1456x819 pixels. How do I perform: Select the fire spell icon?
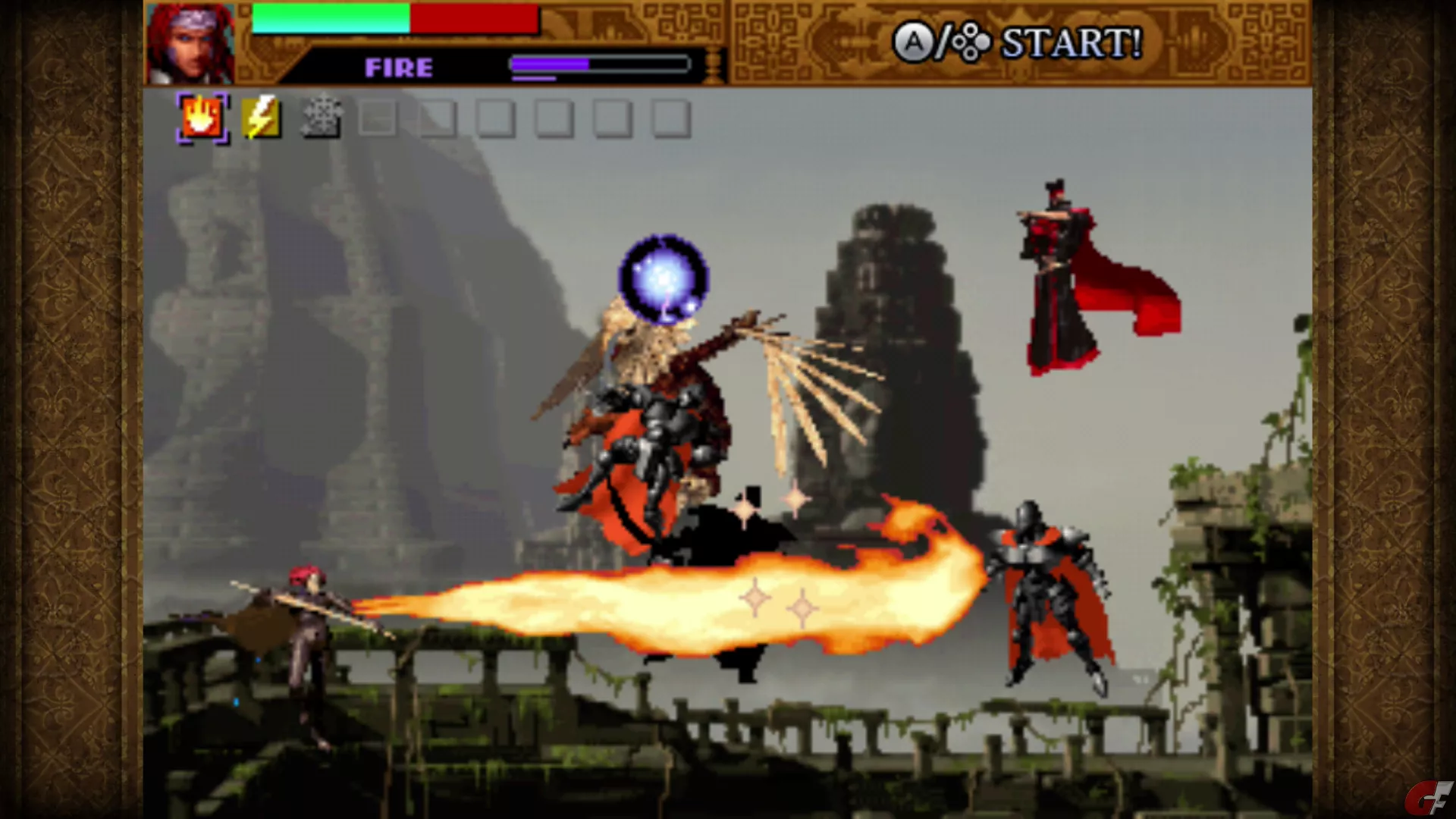pos(202,118)
